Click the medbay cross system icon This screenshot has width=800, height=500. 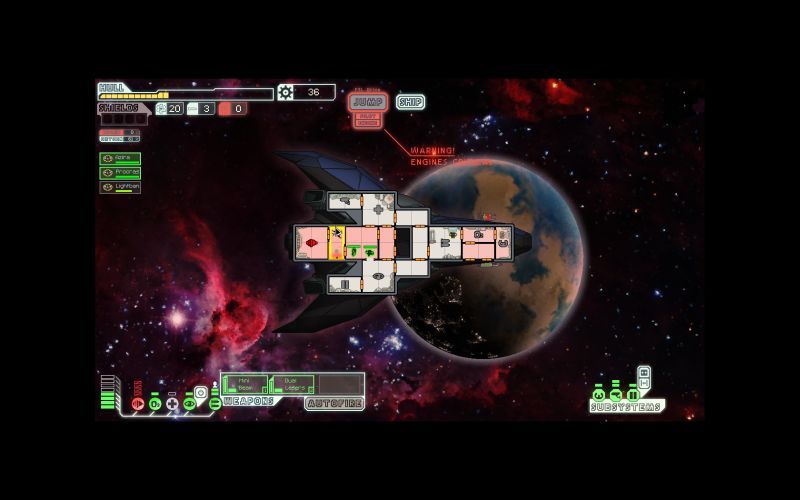click(172, 403)
